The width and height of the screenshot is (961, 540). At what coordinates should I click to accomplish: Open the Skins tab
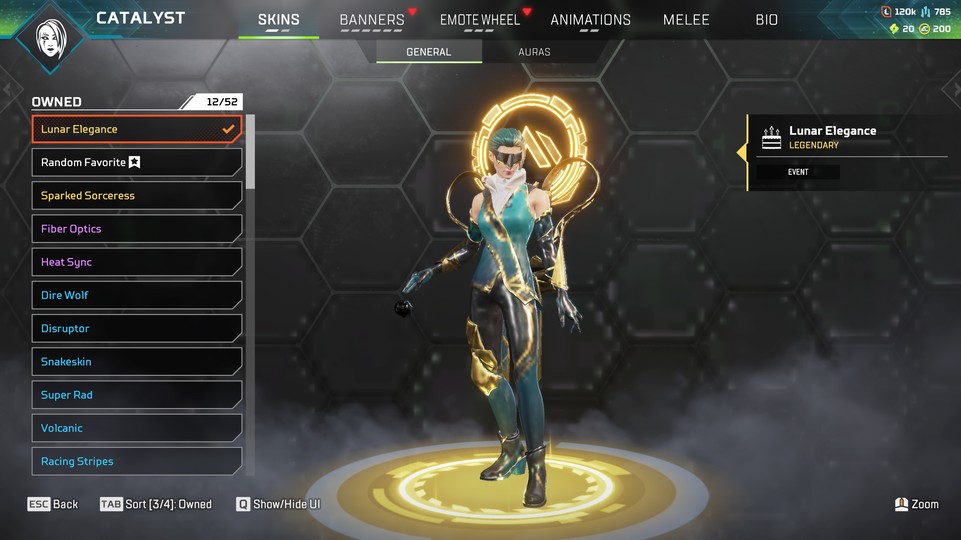278,20
